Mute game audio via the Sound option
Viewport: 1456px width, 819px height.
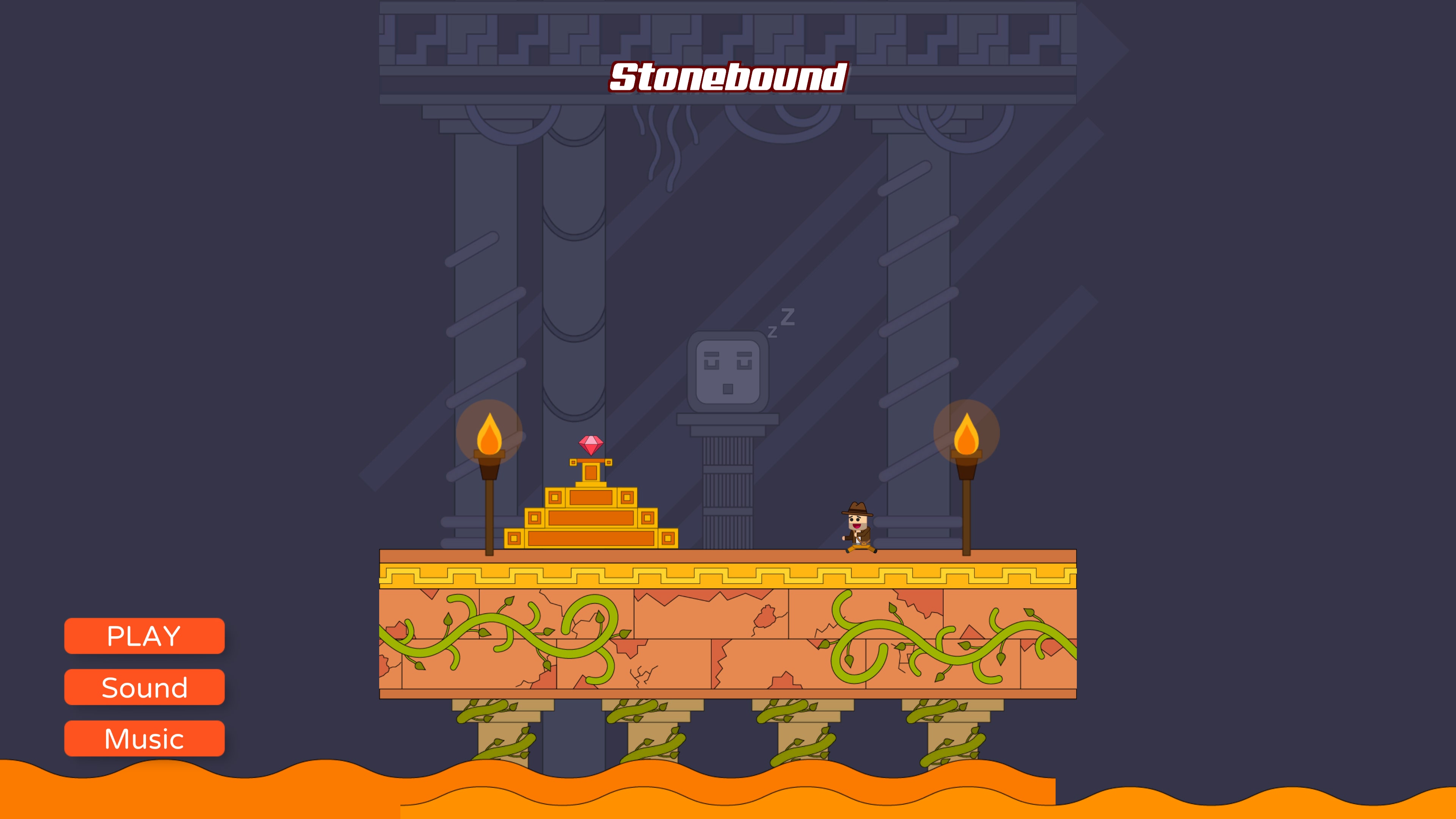tap(145, 687)
